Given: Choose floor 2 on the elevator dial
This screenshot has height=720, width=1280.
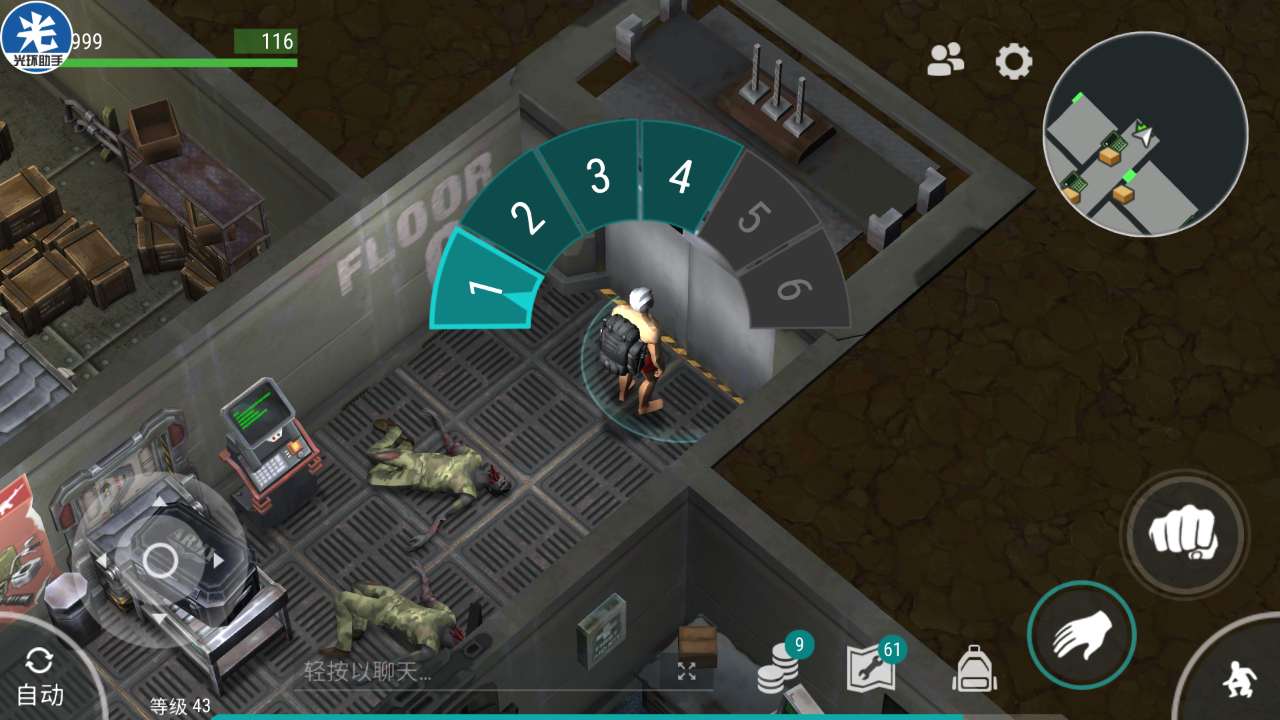Looking at the screenshot, I should (x=526, y=218).
